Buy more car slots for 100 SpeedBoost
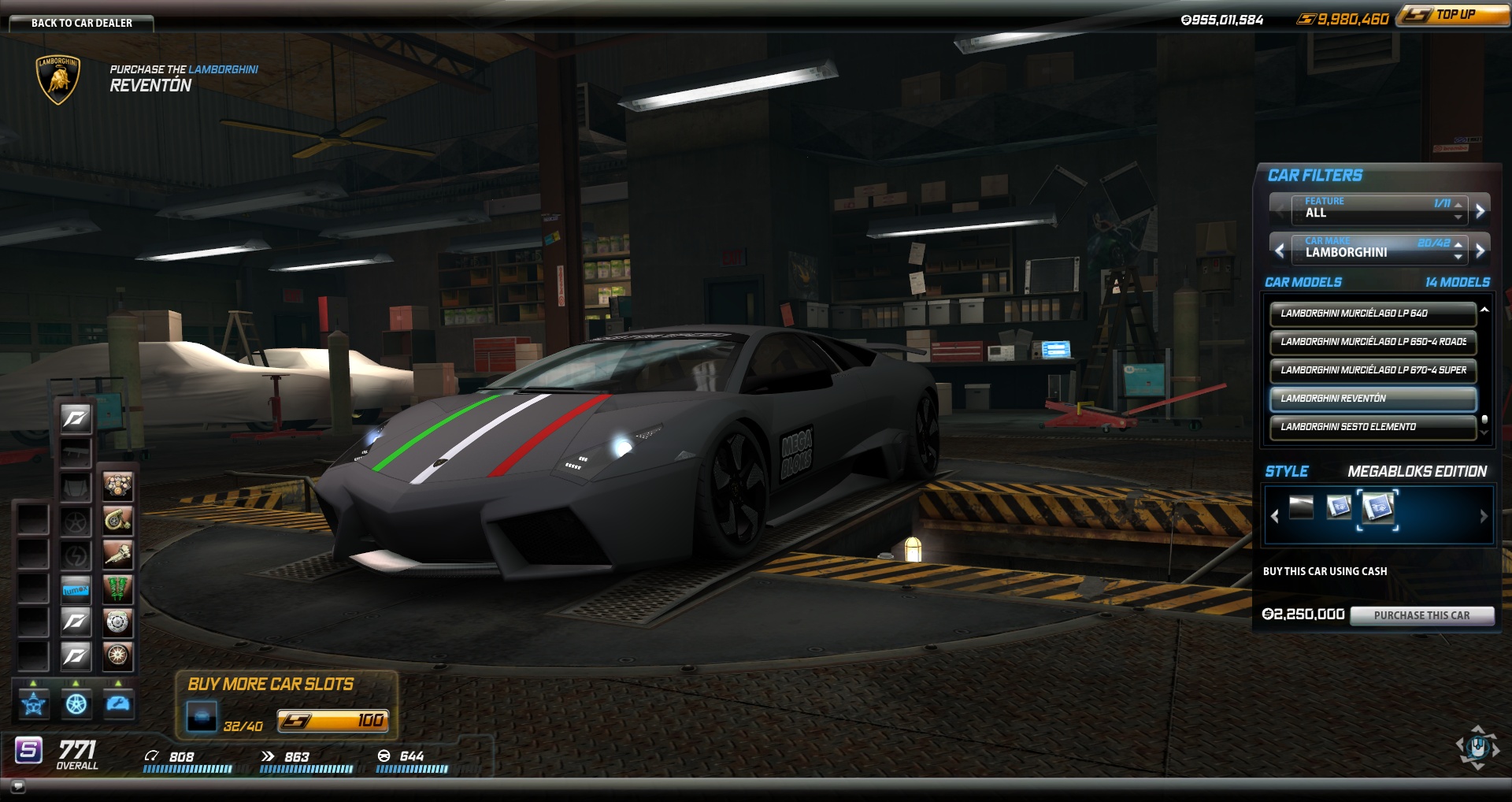 [x=332, y=721]
